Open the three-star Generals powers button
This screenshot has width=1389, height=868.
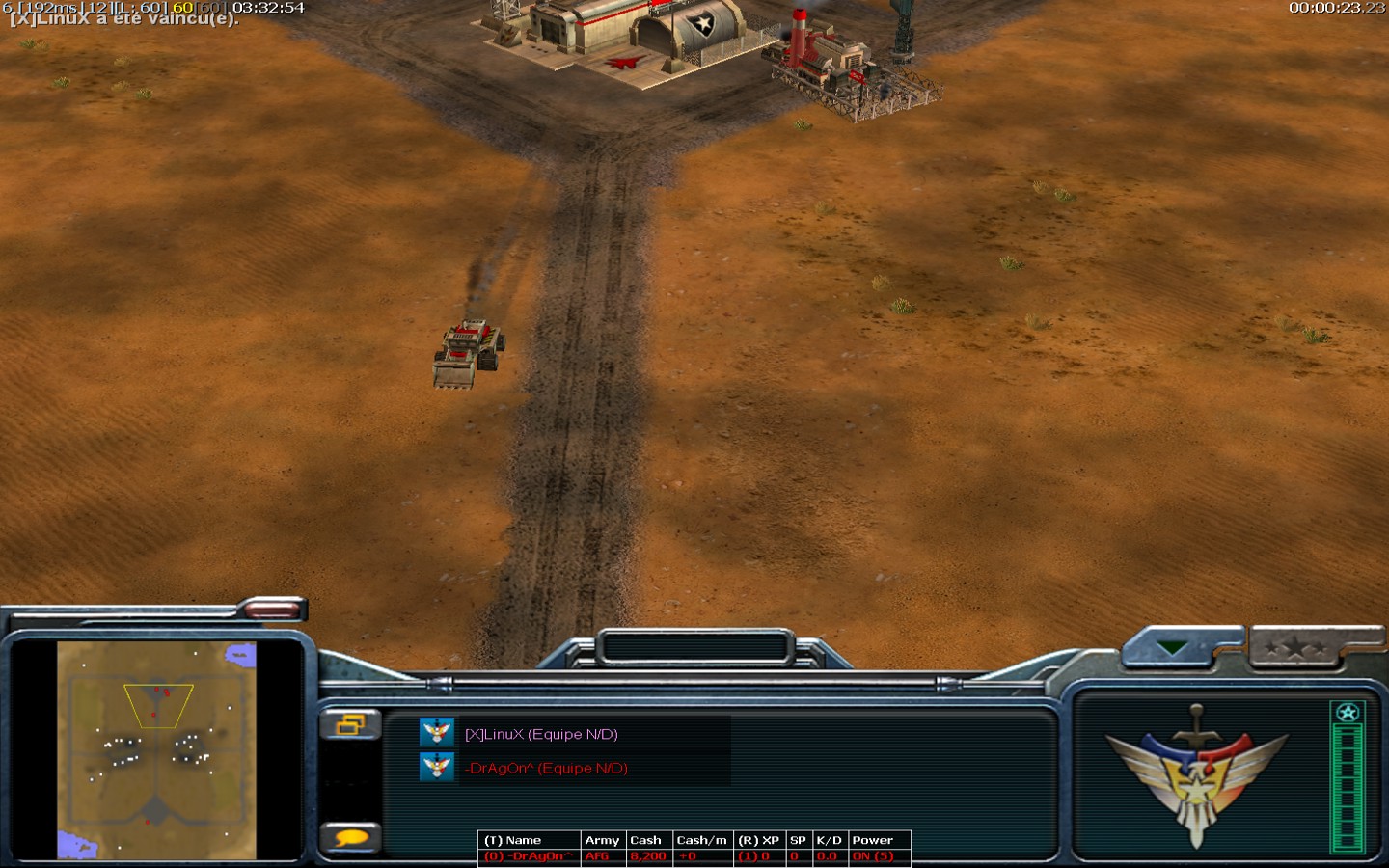pos(1297,648)
